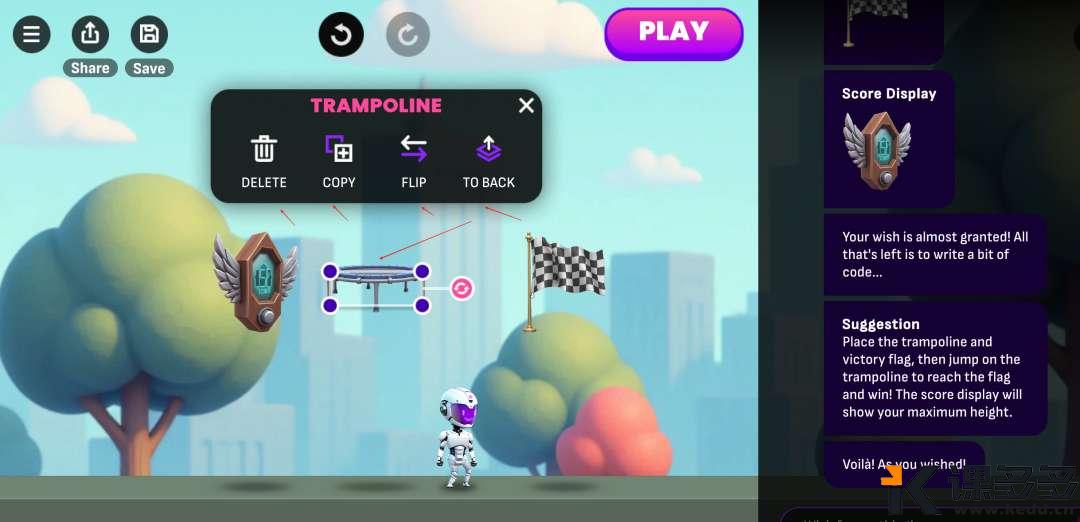Screen dimensions: 1080x522
Task: Share the project
Action: tap(90, 35)
